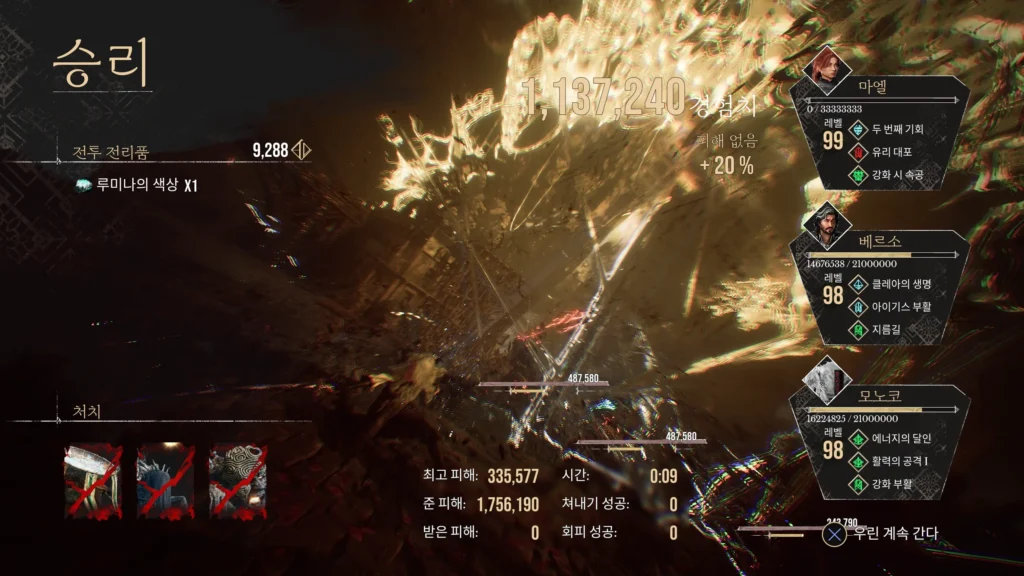Image resolution: width=1024 pixels, height=576 pixels.
Task: Click the 클레아의 생명 skill icon
Action: click(857, 283)
